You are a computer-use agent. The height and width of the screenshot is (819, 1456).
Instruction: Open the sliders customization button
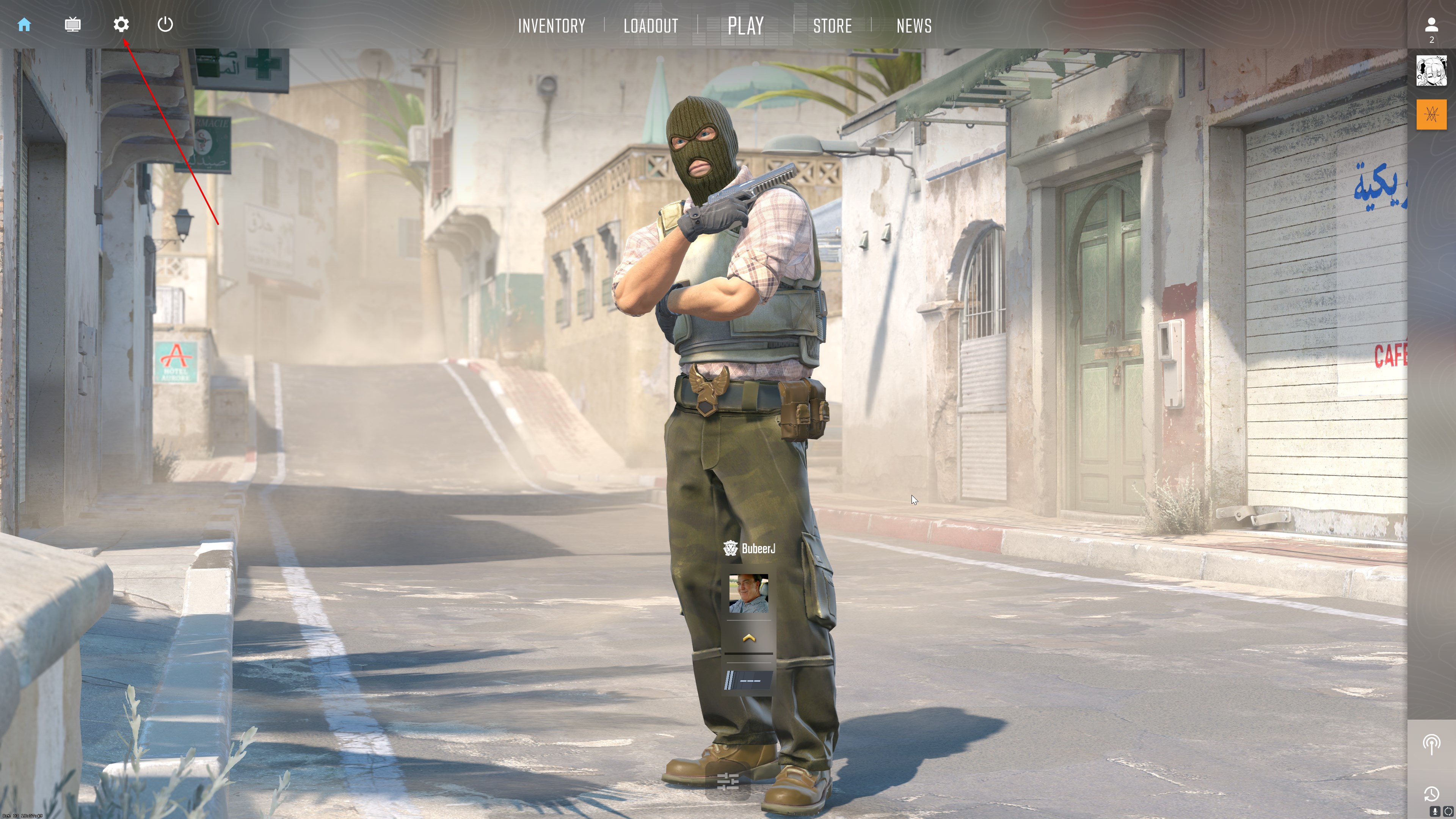728,782
